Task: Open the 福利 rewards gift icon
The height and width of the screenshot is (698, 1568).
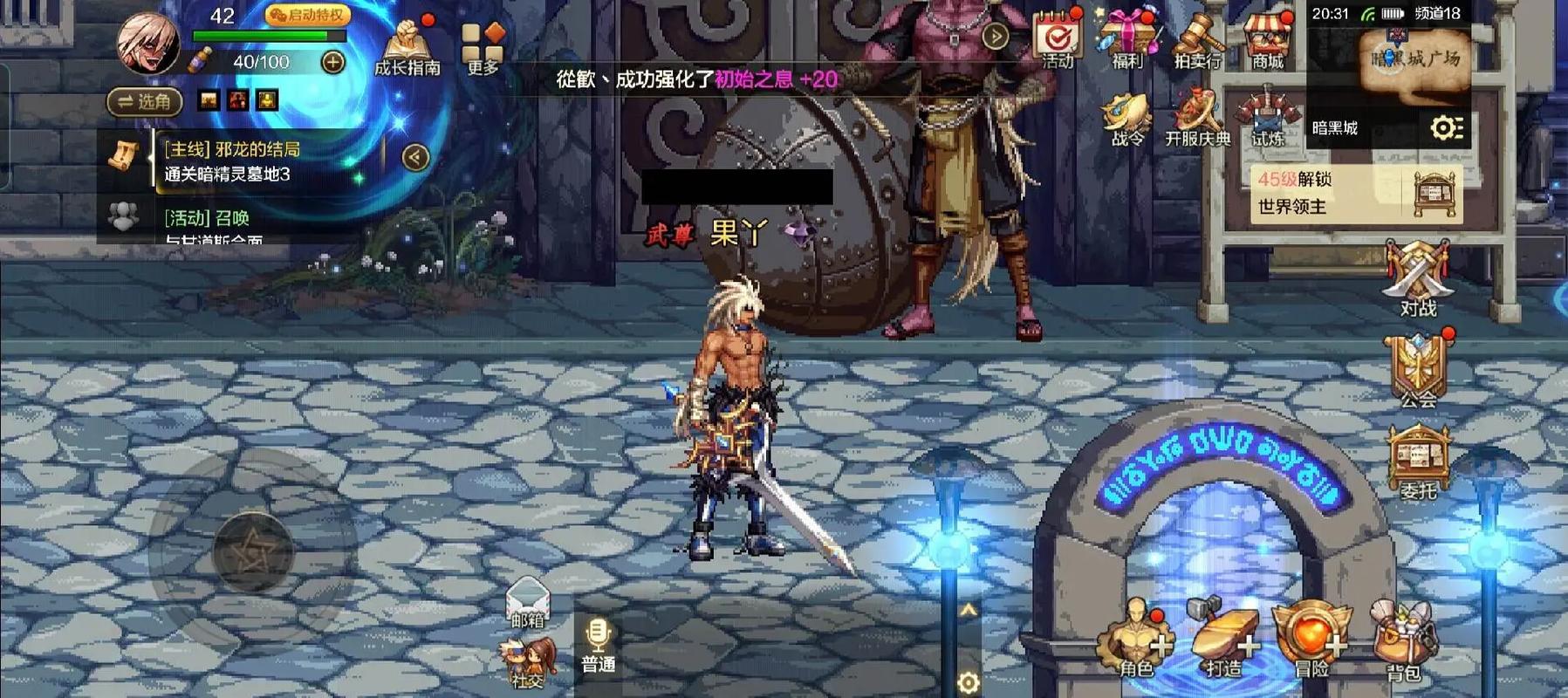Action: point(1127,38)
